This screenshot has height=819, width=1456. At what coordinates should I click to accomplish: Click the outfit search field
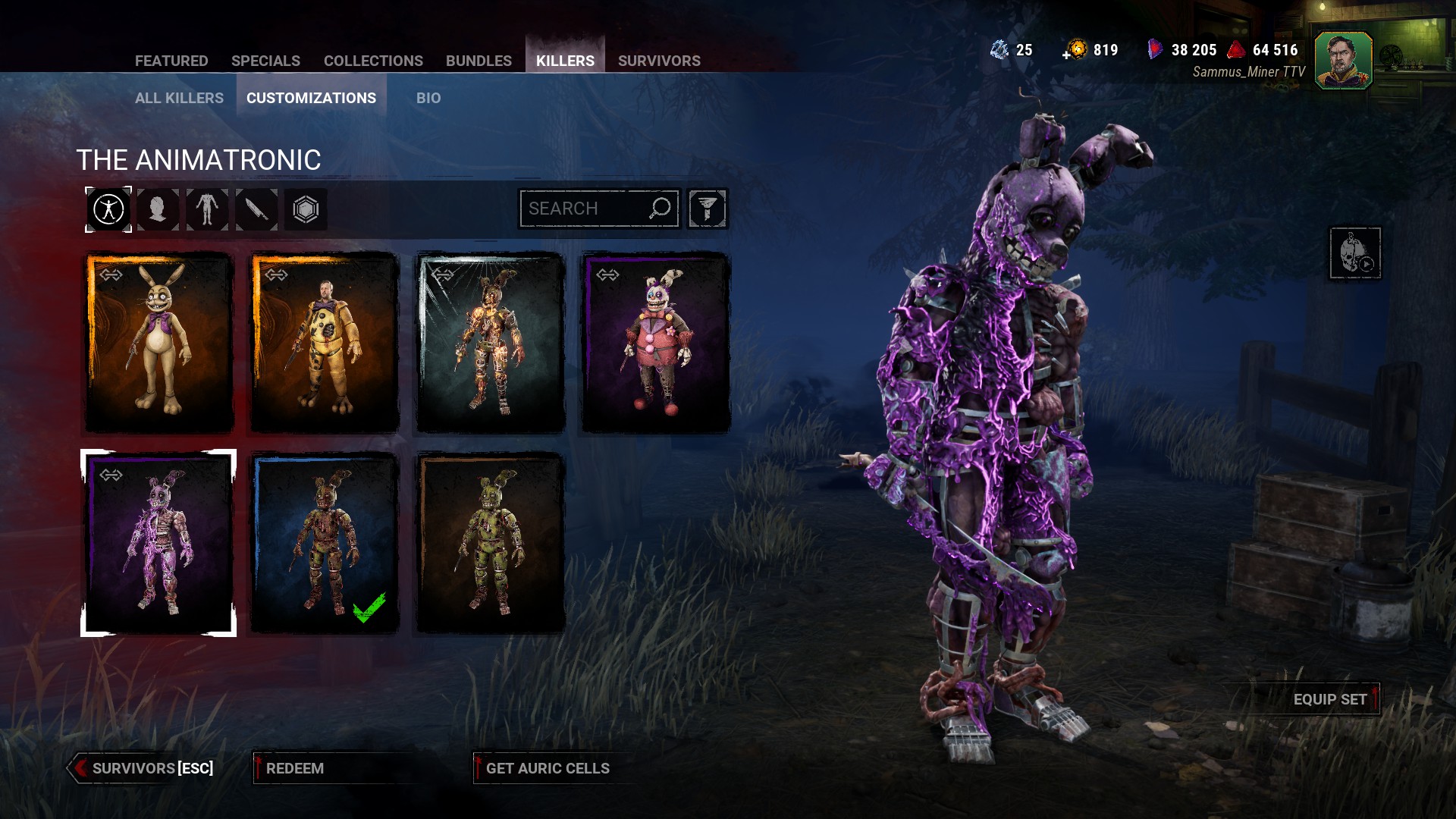(x=584, y=209)
